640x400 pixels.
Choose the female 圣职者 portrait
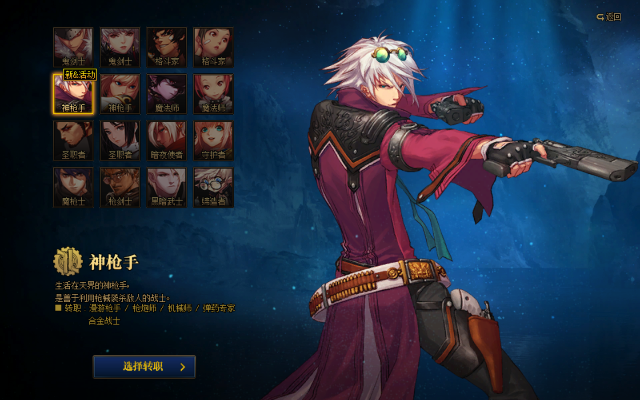[120, 140]
